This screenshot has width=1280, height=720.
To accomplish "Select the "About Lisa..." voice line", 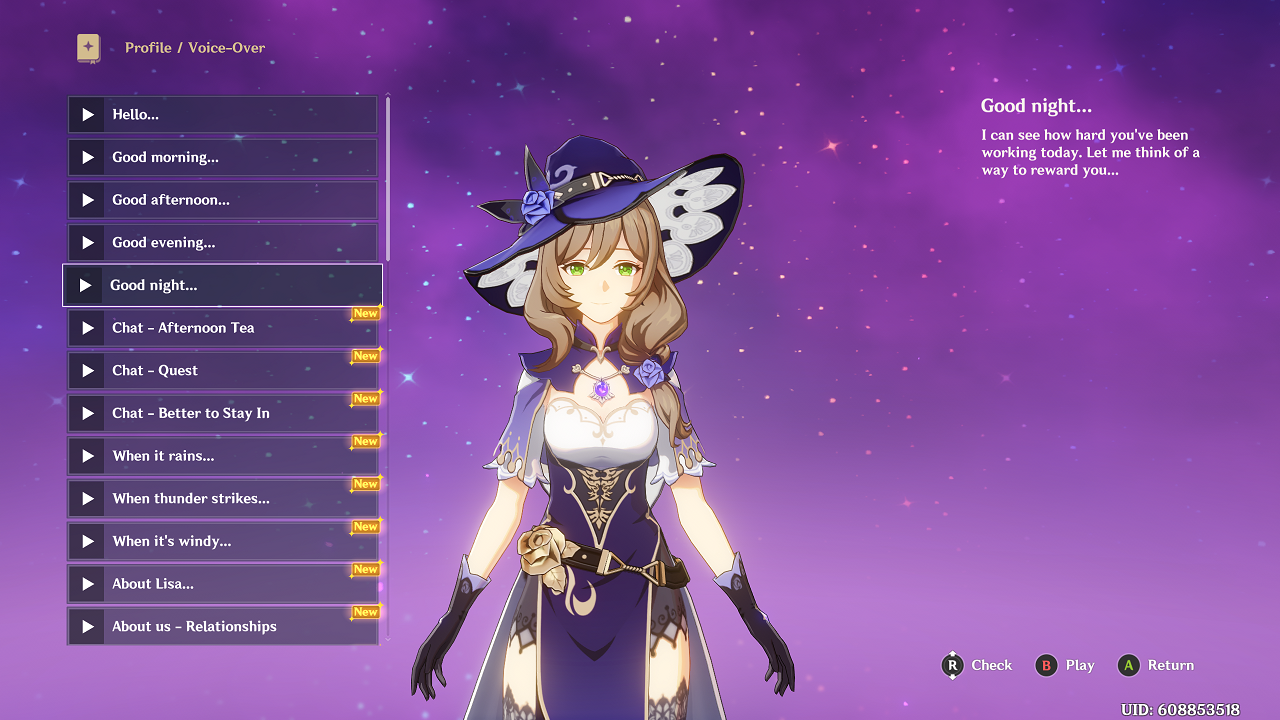I will point(222,584).
